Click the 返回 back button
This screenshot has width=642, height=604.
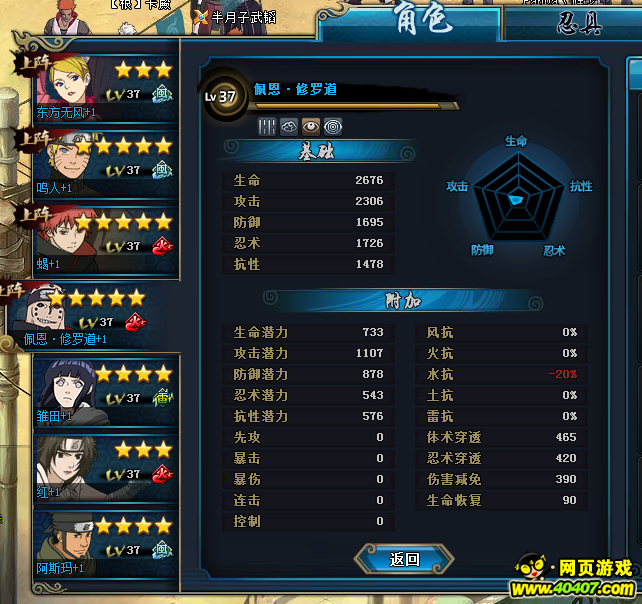[405, 559]
